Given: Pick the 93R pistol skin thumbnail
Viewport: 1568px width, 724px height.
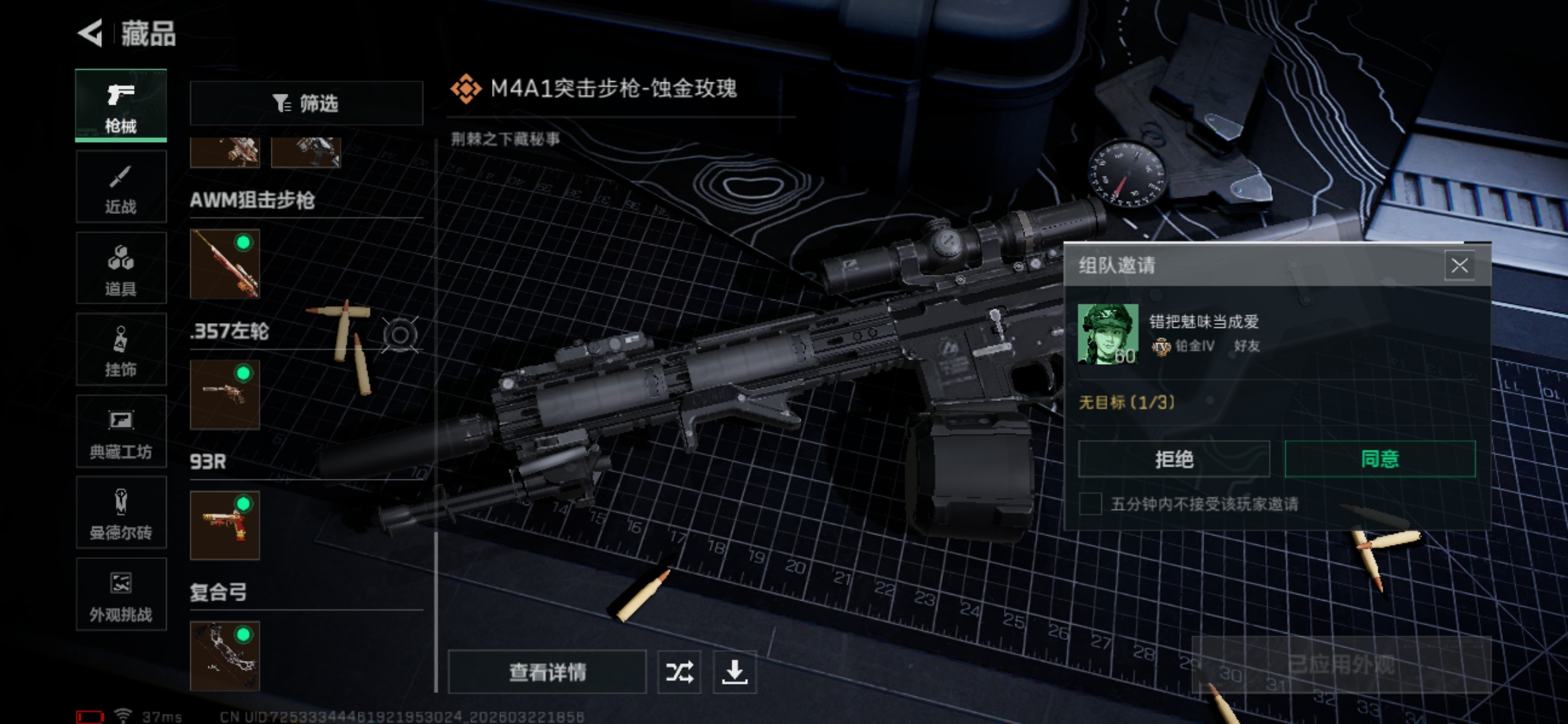Looking at the screenshot, I should point(224,526).
